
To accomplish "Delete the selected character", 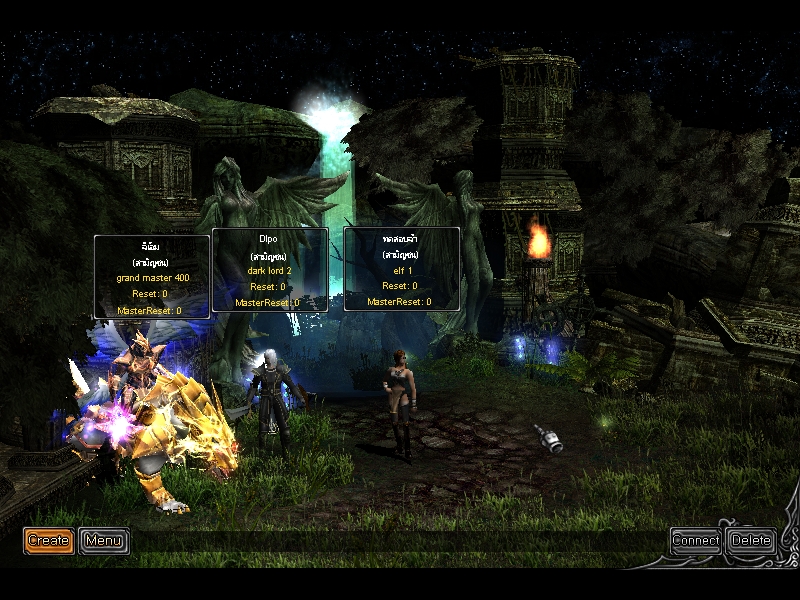I will click(751, 541).
